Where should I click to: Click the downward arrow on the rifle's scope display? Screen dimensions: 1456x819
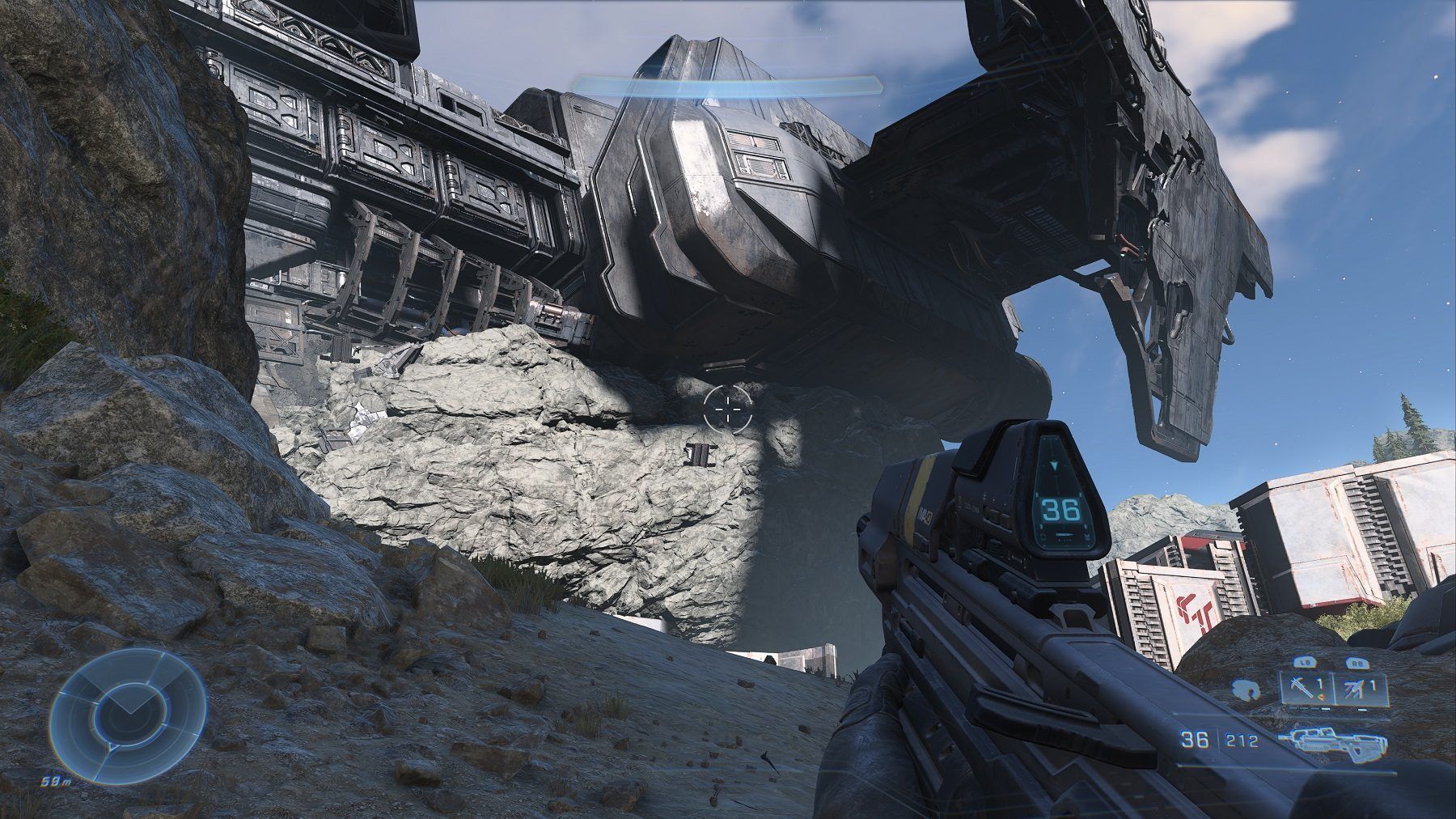click(1054, 465)
